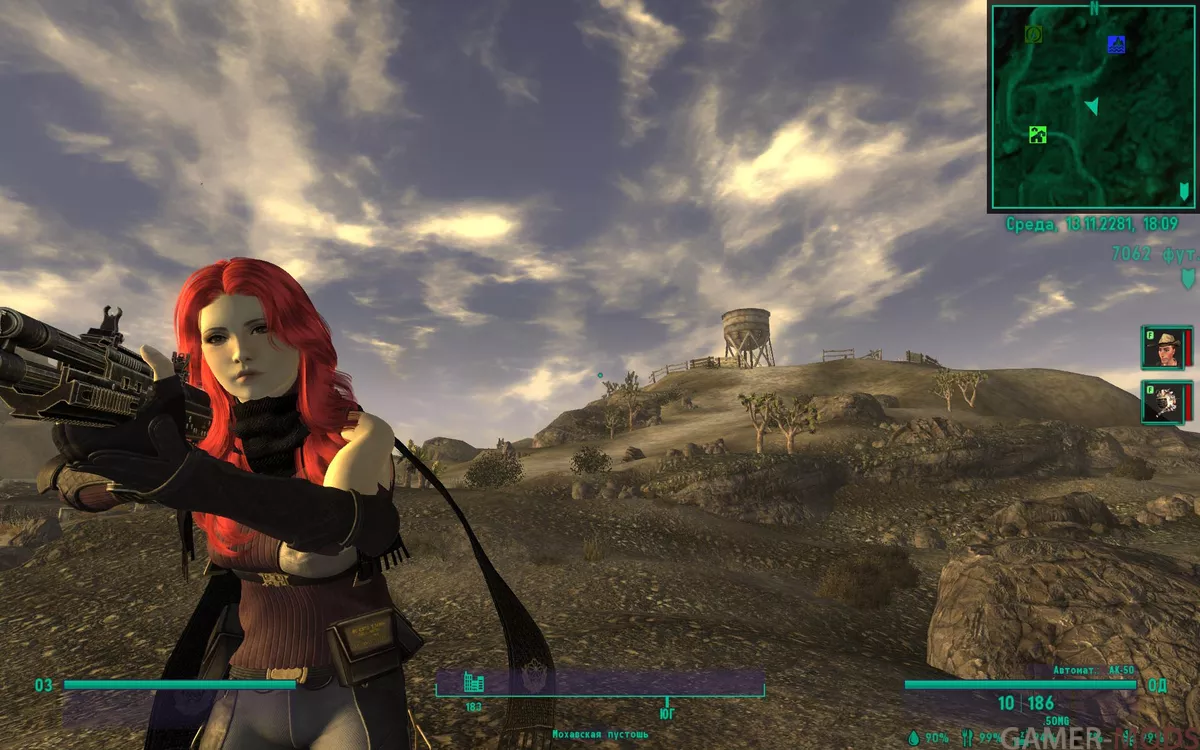This screenshot has height=750, width=1200.
Task: Click the building icon on the compass bar
Action: [x=474, y=683]
